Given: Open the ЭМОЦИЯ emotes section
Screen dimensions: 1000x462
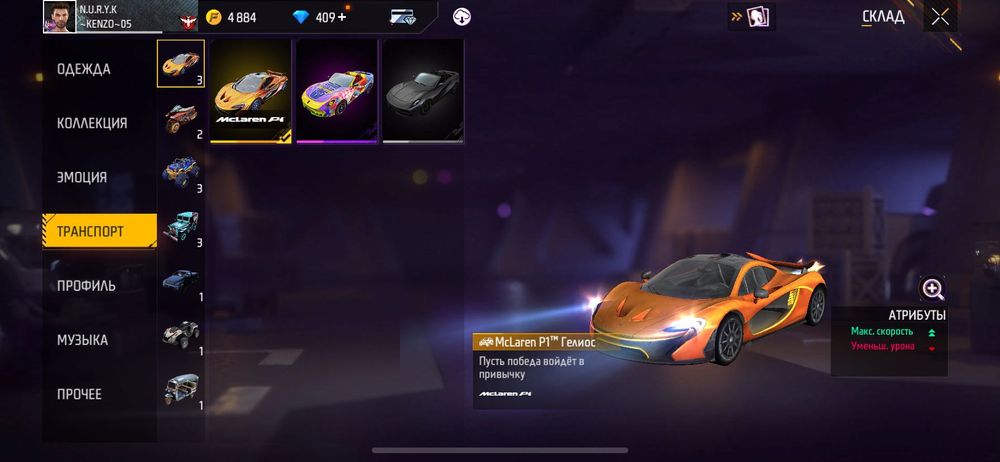Looking at the screenshot, I should coord(82,177).
